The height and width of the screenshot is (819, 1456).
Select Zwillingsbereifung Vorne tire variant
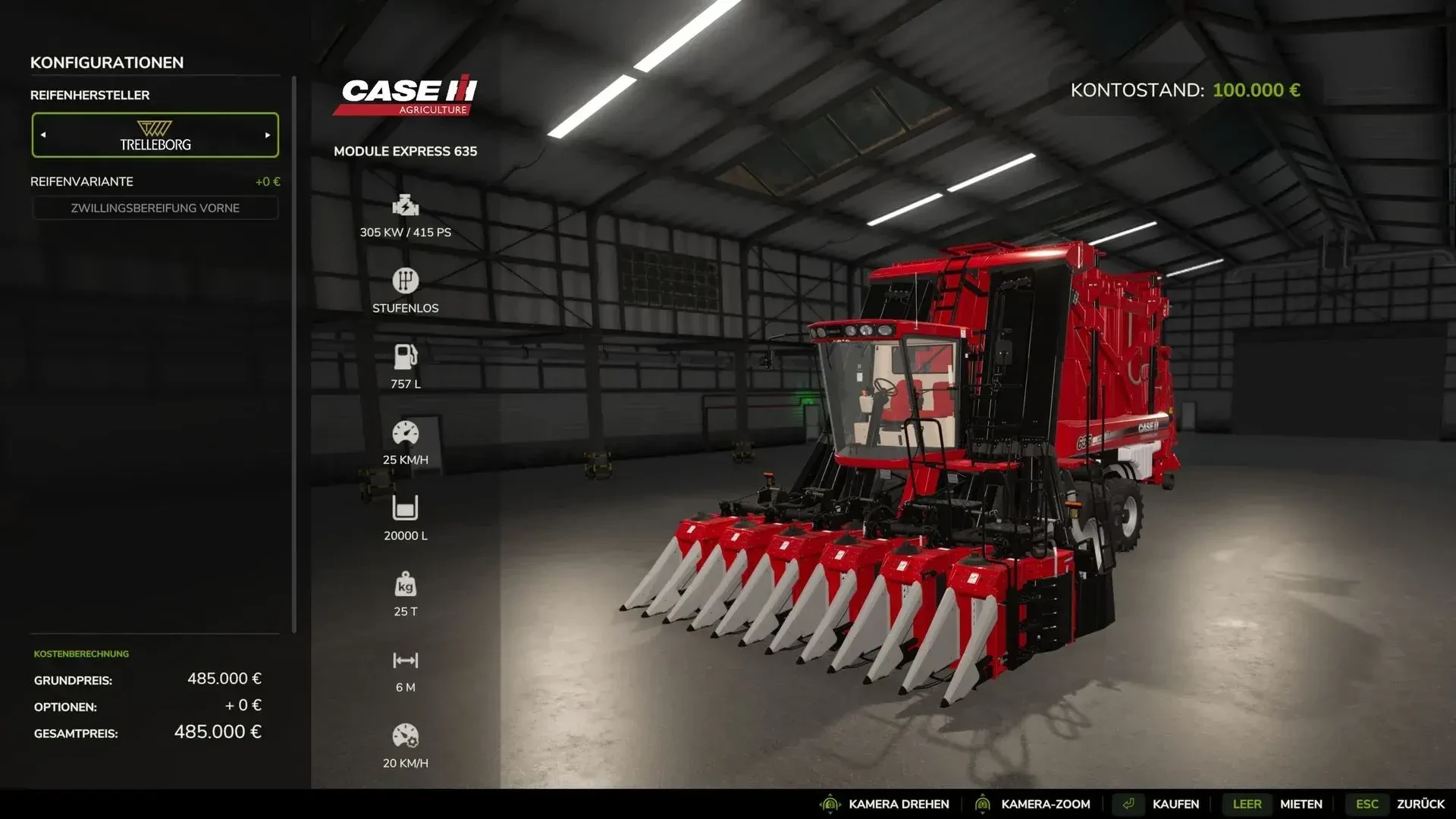(x=155, y=207)
